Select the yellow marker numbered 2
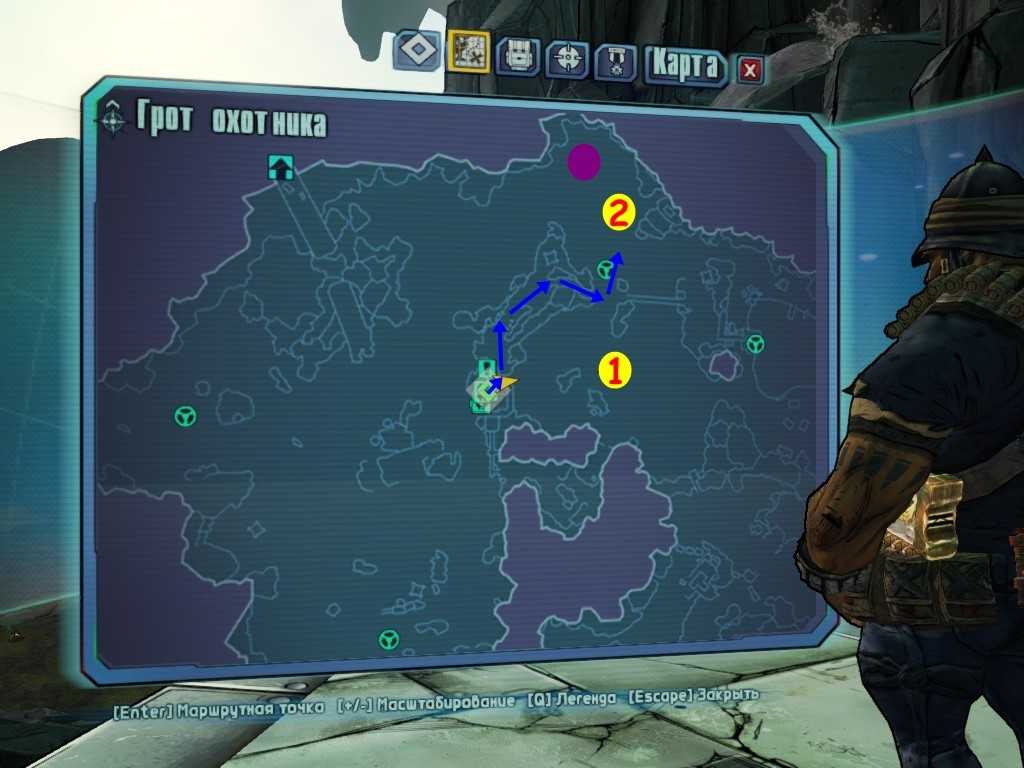Viewport: 1024px width, 768px height. [x=618, y=212]
